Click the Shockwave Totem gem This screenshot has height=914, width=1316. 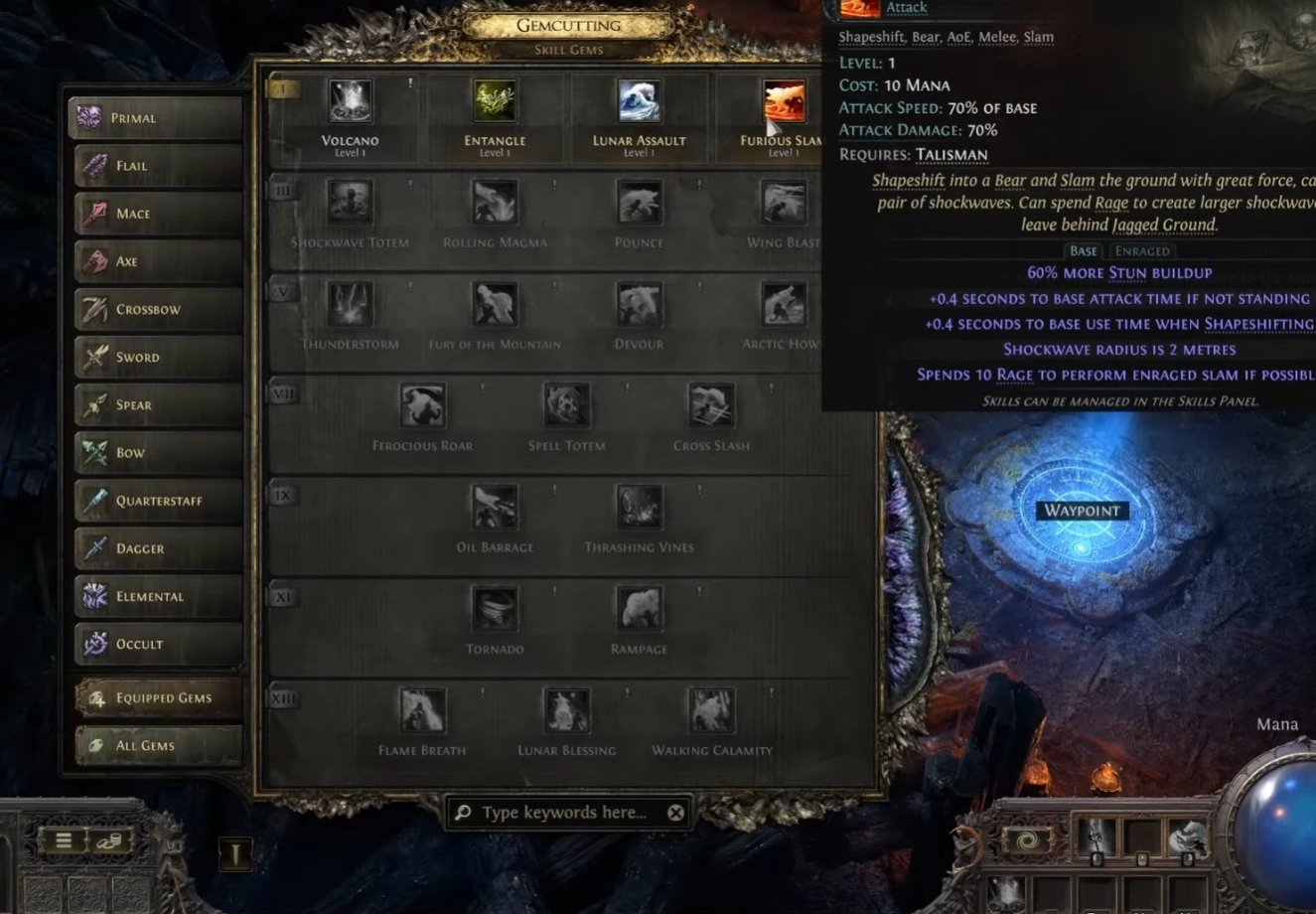[350, 203]
